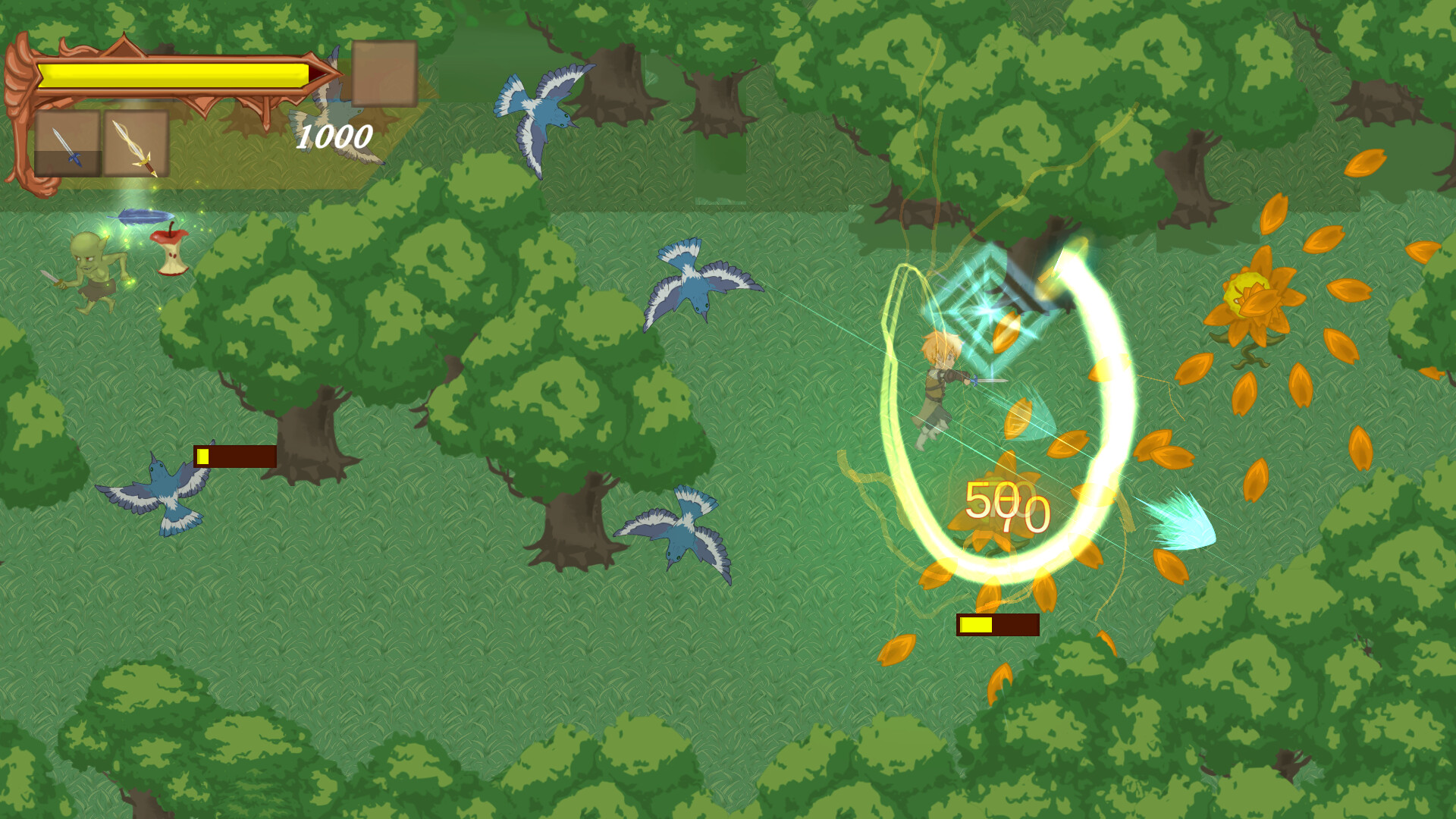Click the enemy health bar above the lower-left bird

235,457
